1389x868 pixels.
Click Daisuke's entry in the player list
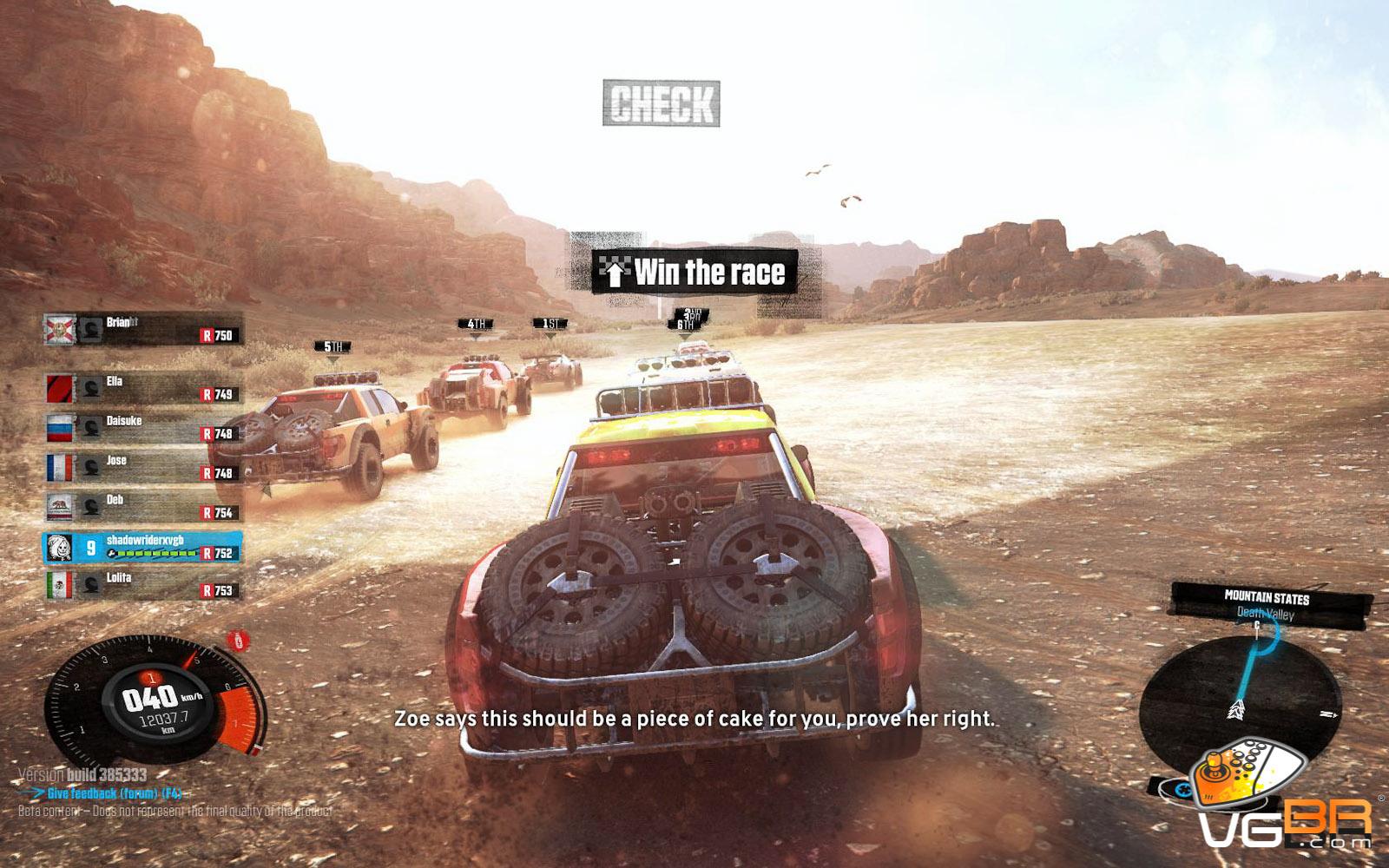pyautogui.click(x=143, y=427)
